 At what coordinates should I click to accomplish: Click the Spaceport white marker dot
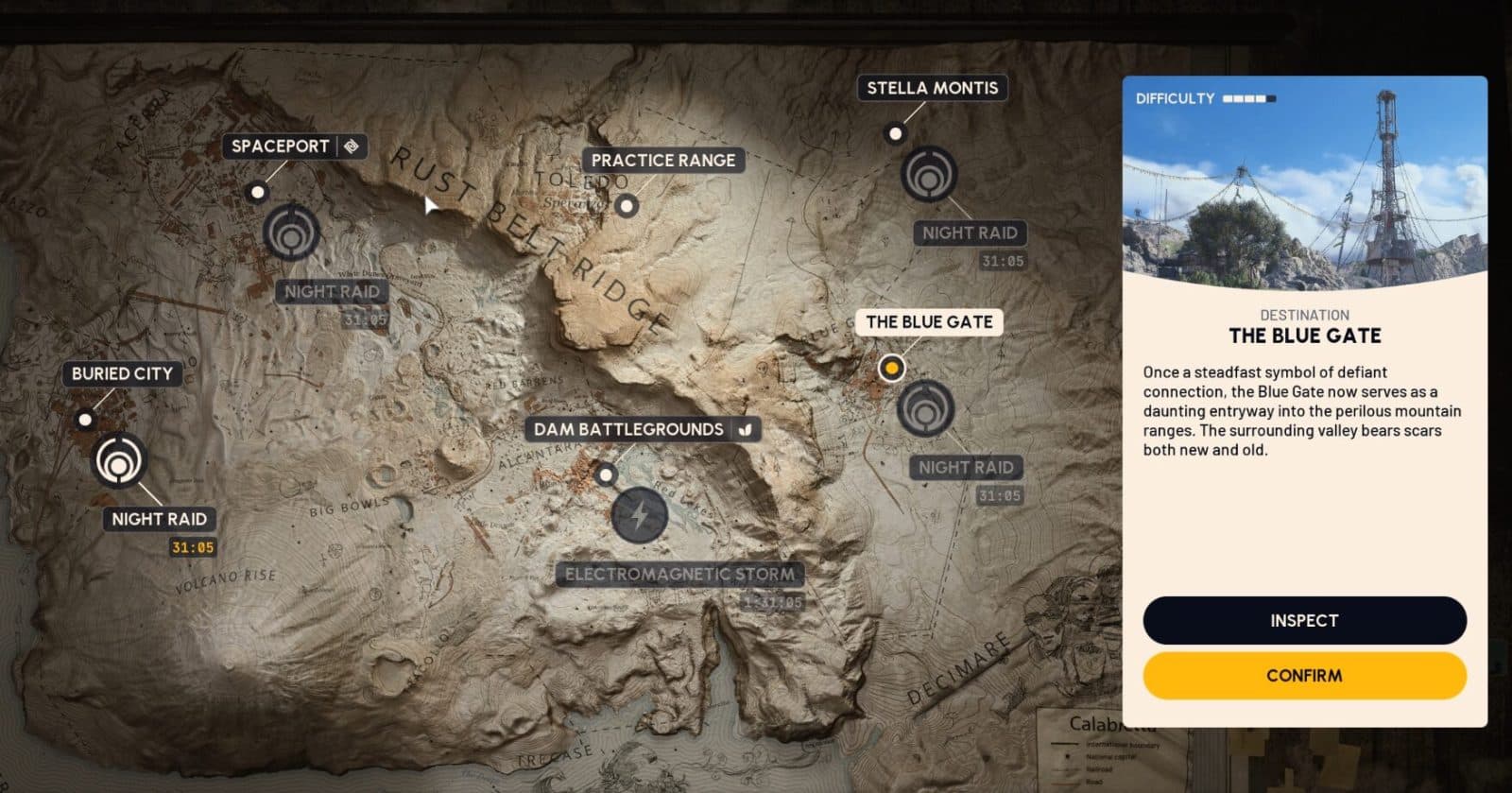(x=258, y=191)
